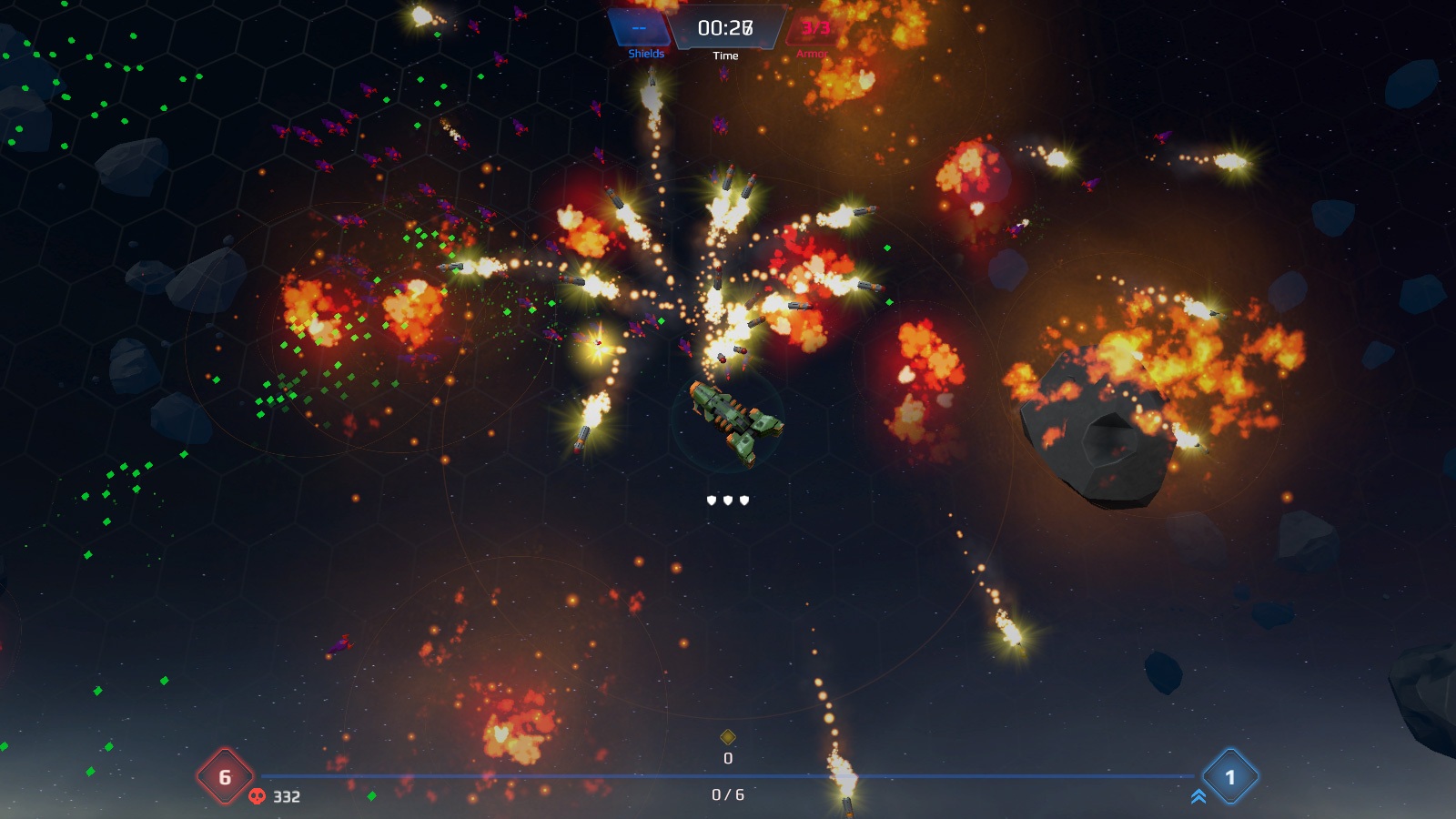Select the Time tab at top center
This screenshot has width=1456, height=819.
click(725, 53)
